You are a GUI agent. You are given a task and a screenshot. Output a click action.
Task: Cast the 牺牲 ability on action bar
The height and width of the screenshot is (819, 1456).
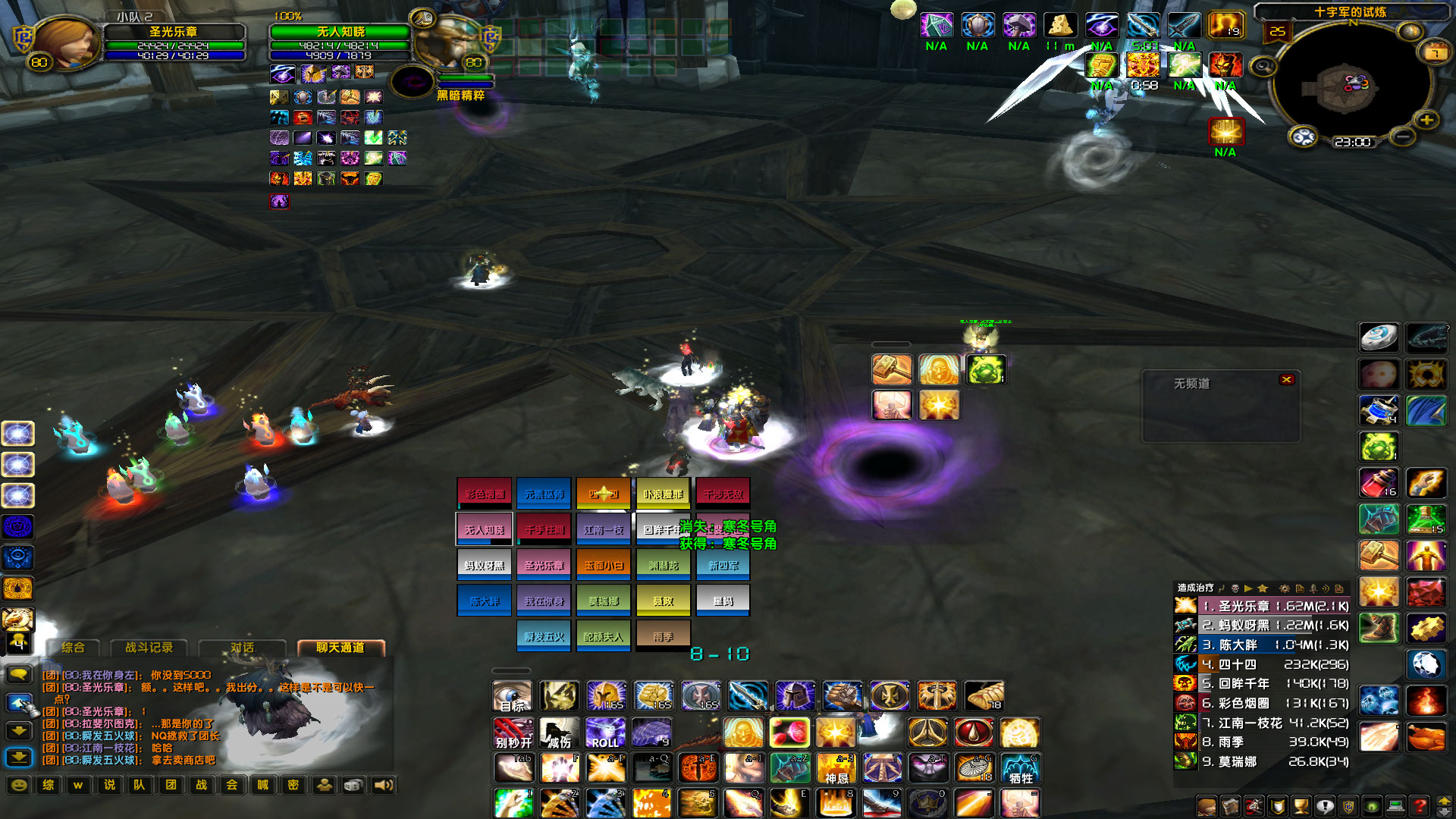[x=1021, y=769]
